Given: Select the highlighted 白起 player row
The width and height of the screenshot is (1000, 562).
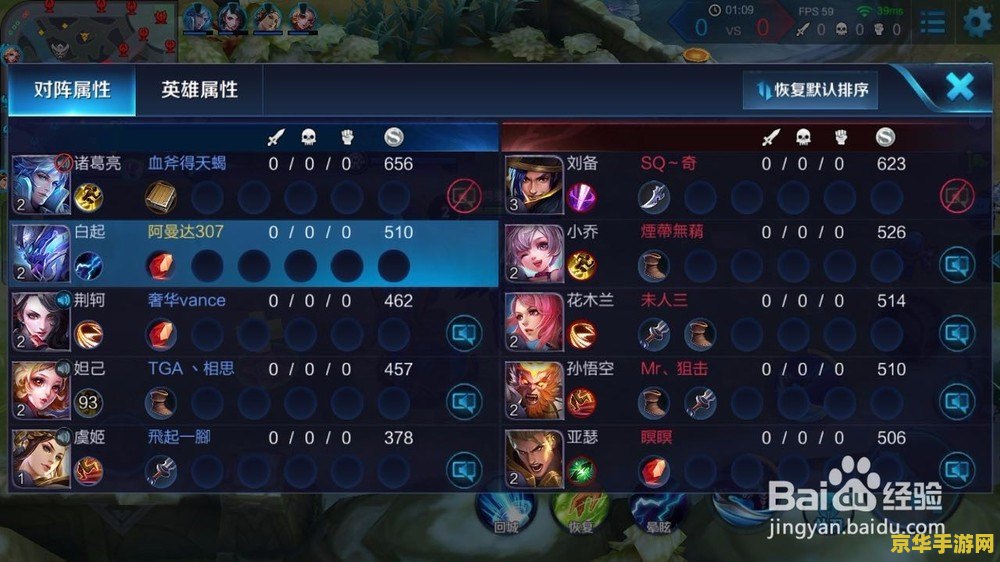Looking at the screenshot, I should click(250, 252).
